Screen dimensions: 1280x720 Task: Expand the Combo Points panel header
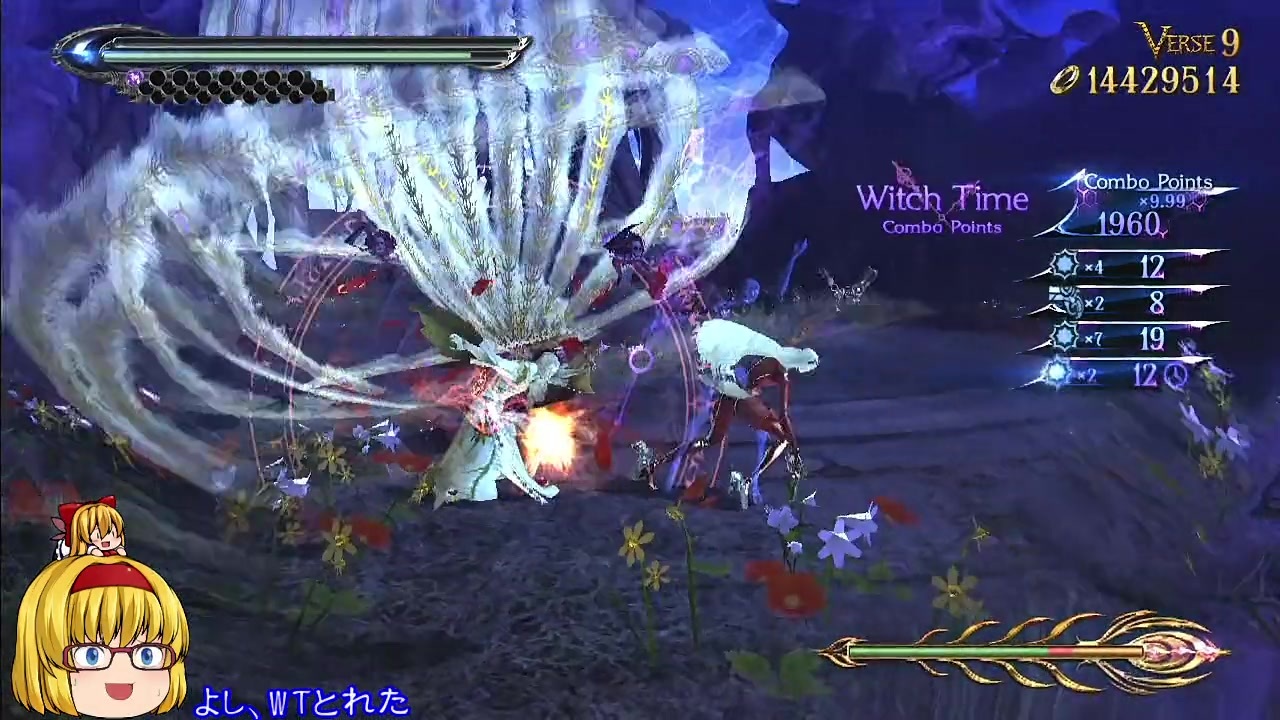(1148, 183)
